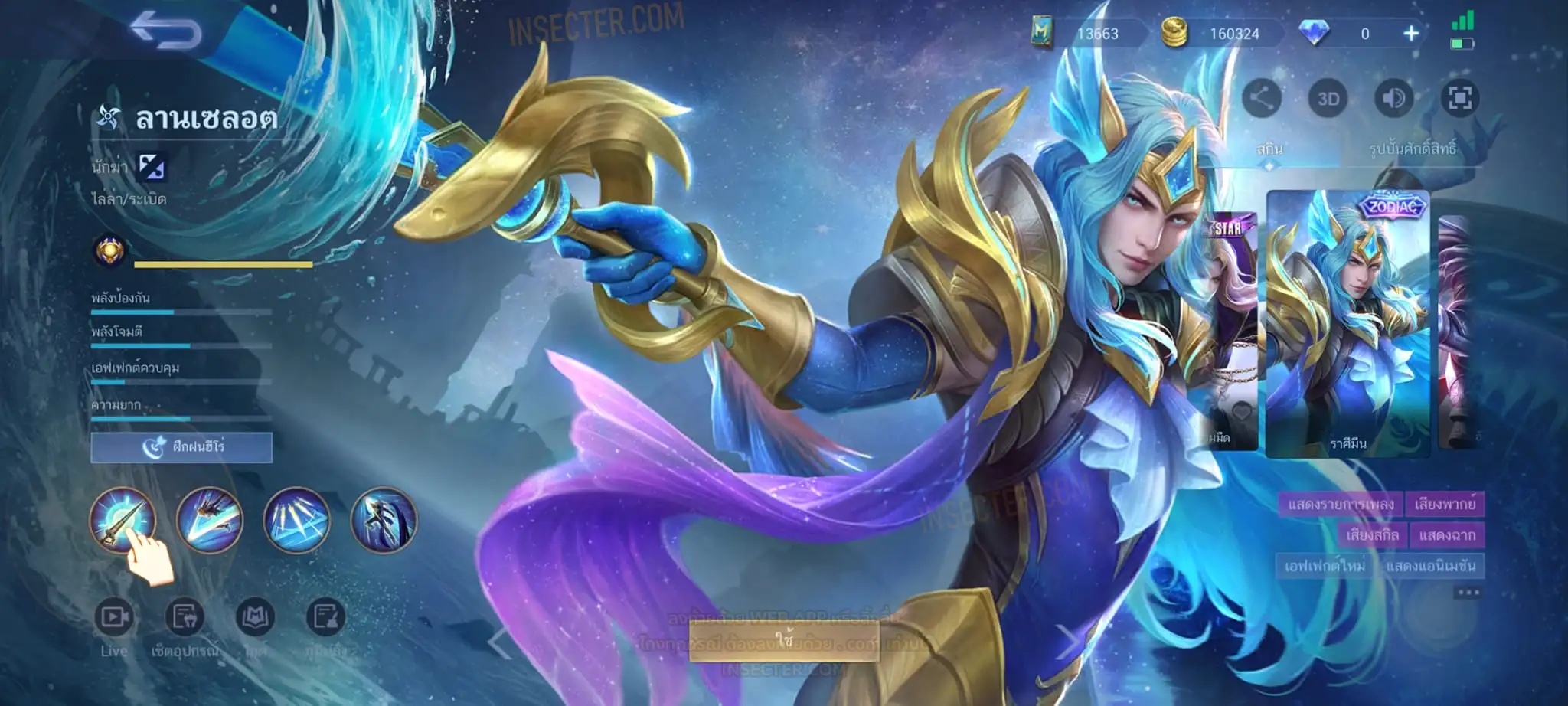
Task: Toggle skin sound with the speaker icon
Action: [1394, 99]
